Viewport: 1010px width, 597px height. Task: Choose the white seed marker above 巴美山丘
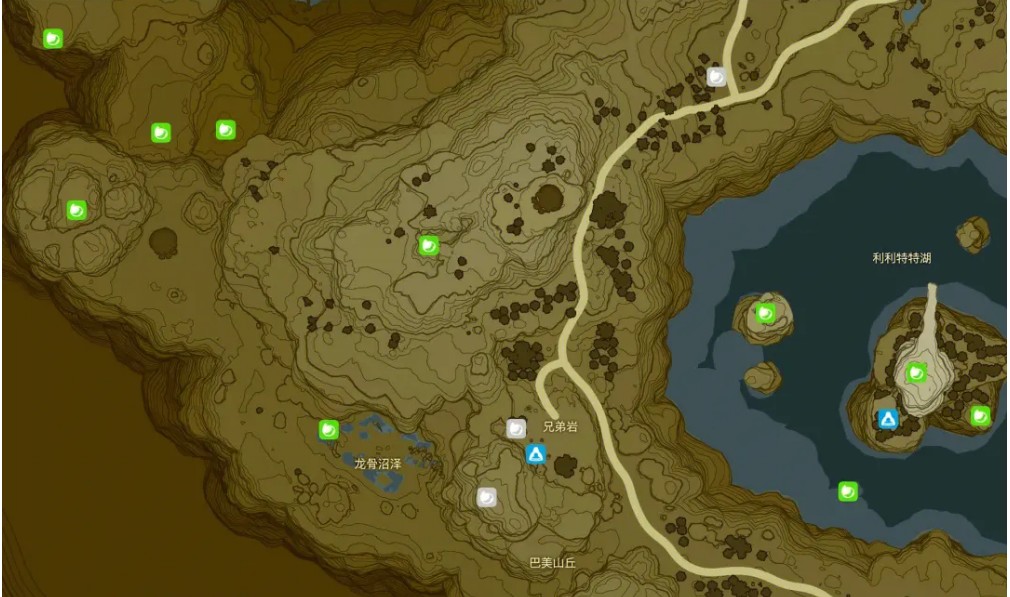pos(487,497)
